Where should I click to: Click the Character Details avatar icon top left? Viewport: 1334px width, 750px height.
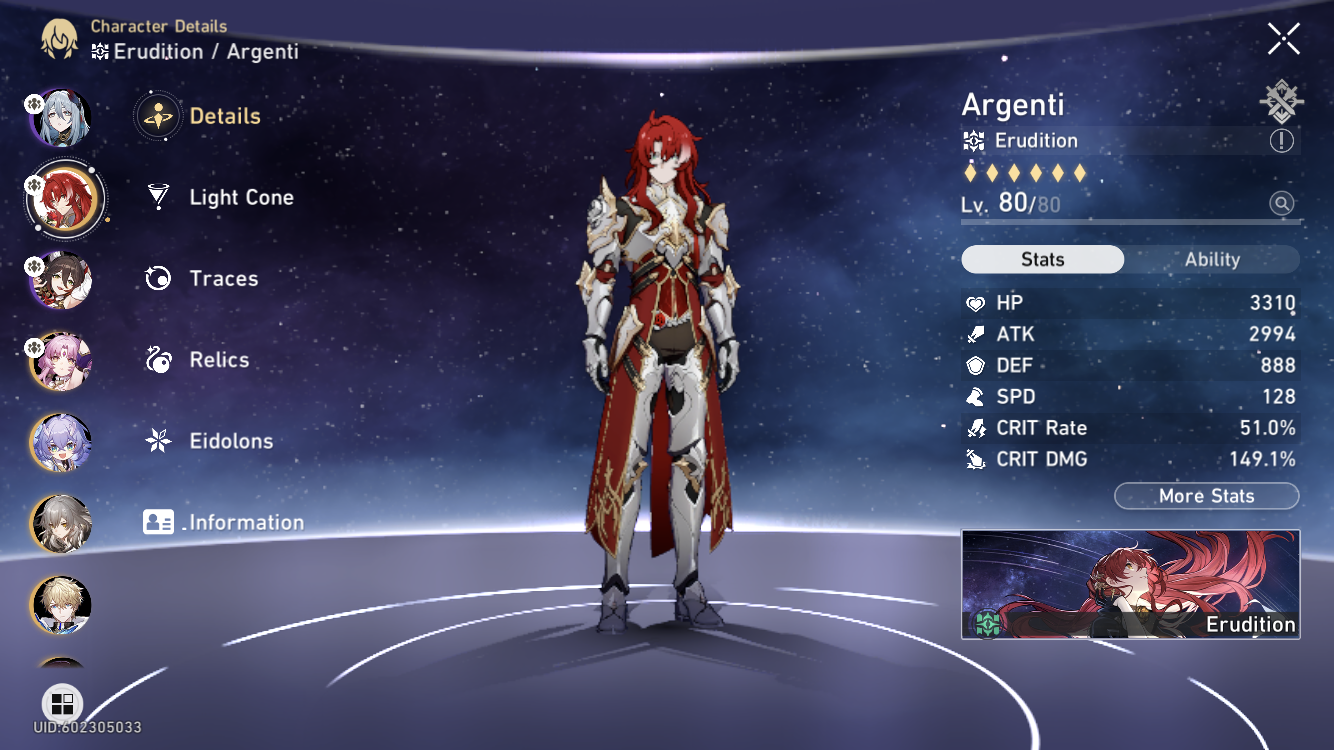coord(60,38)
